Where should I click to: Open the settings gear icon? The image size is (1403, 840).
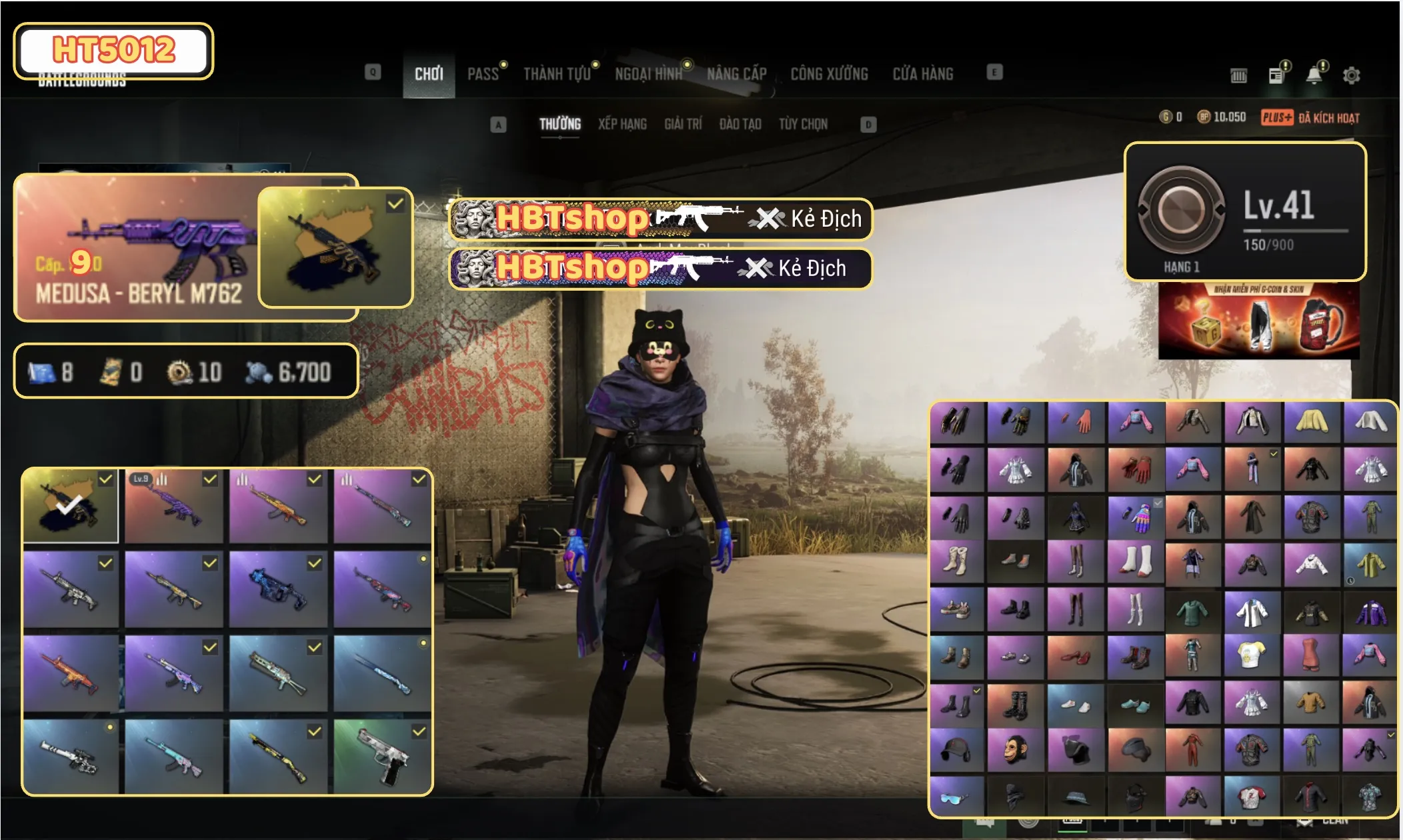coord(1351,75)
